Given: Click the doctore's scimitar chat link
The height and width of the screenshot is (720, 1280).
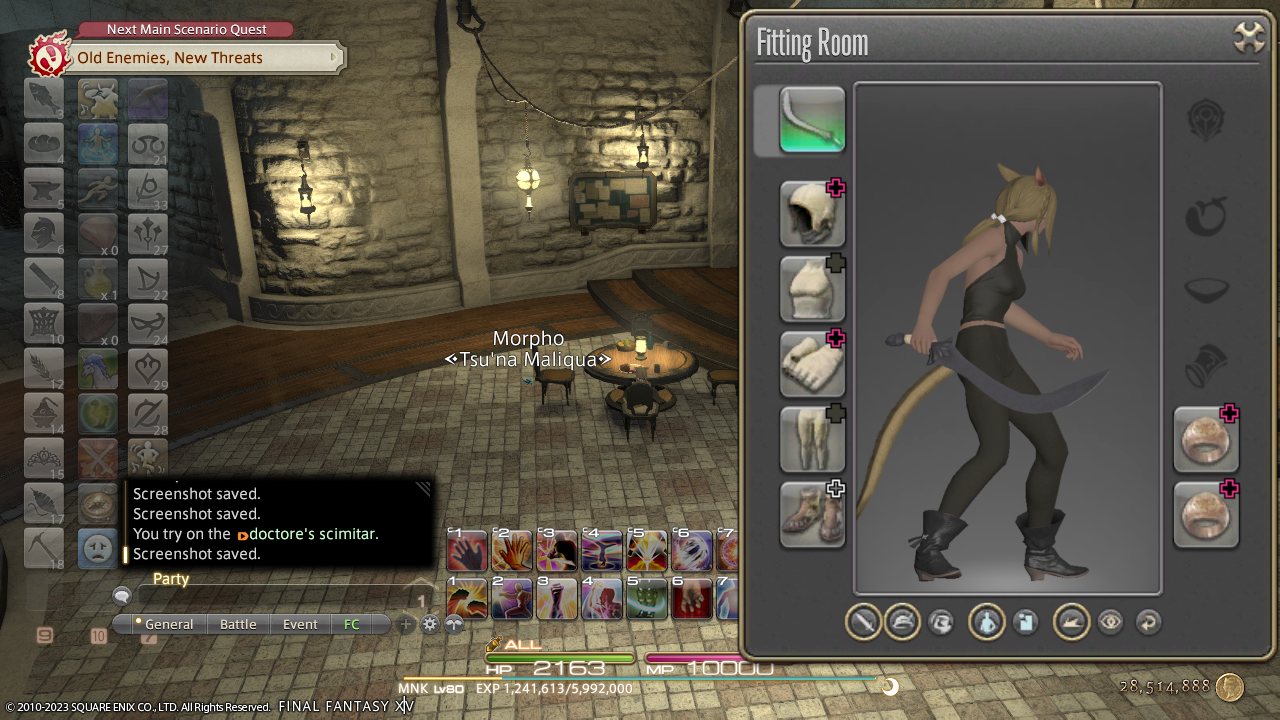Looking at the screenshot, I should pyautogui.click(x=313, y=534).
